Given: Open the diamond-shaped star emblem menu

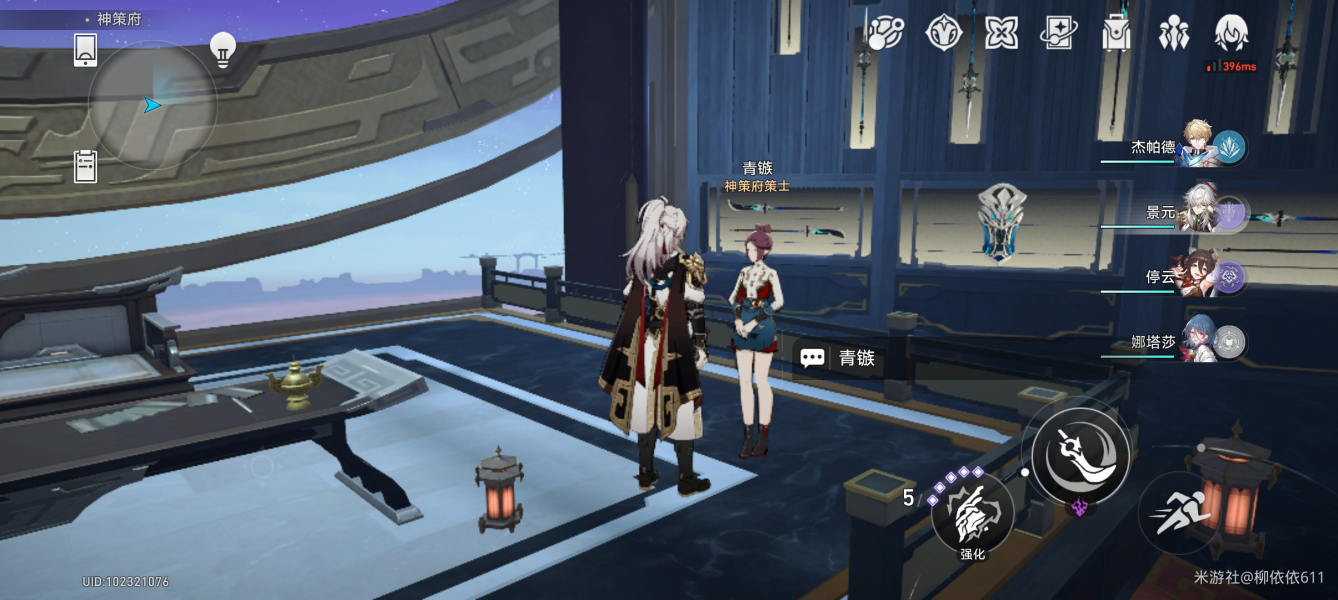Looking at the screenshot, I should coord(943,33).
